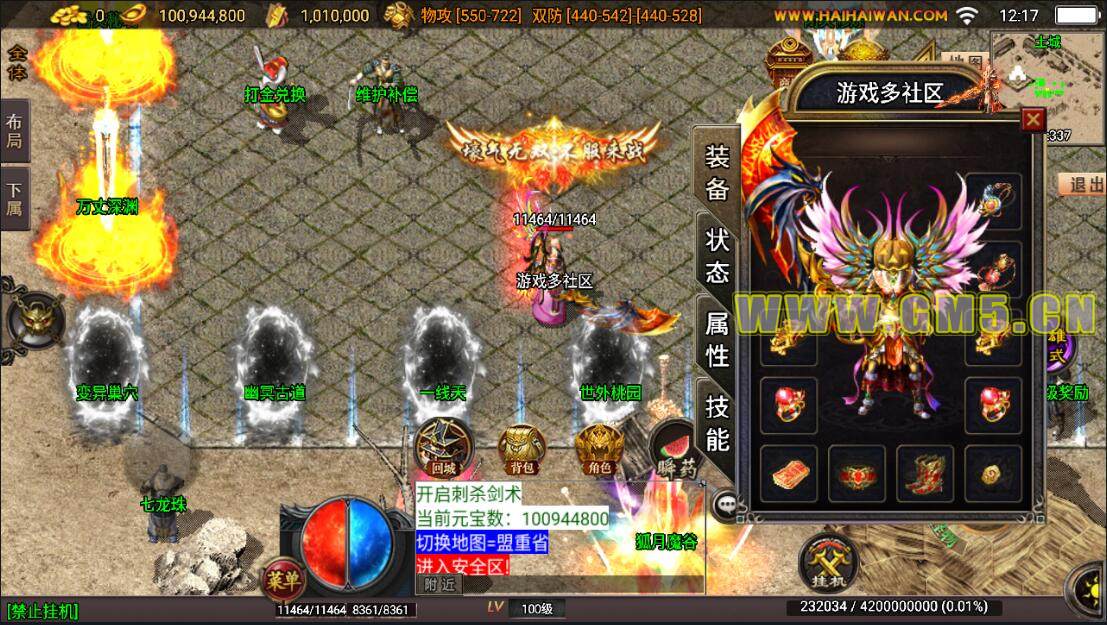The width and height of the screenshot is (1107, 625).
Task: Select the 全体 tab on left sidebar
Action: [x=16, y=62]
